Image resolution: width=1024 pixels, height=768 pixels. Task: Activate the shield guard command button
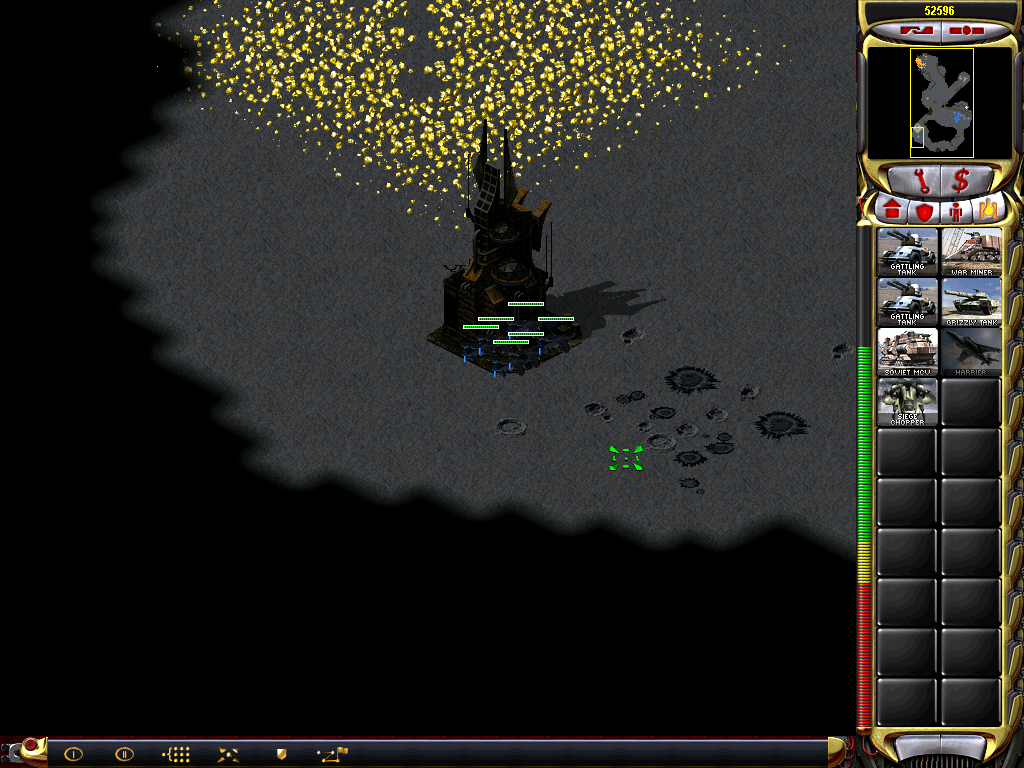(x=281, y=754)
